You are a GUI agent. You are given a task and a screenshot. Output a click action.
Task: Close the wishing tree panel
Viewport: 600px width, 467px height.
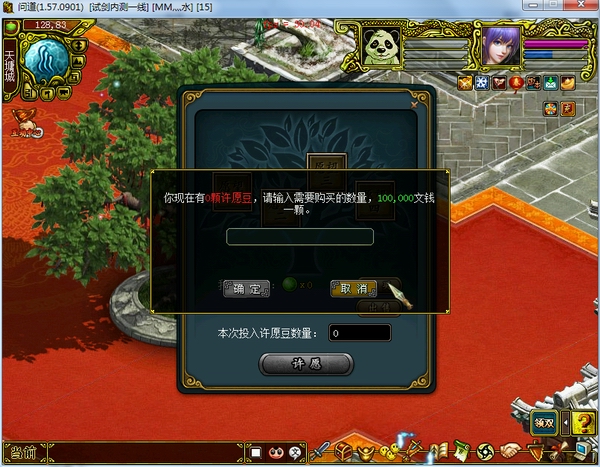point(413,101)
